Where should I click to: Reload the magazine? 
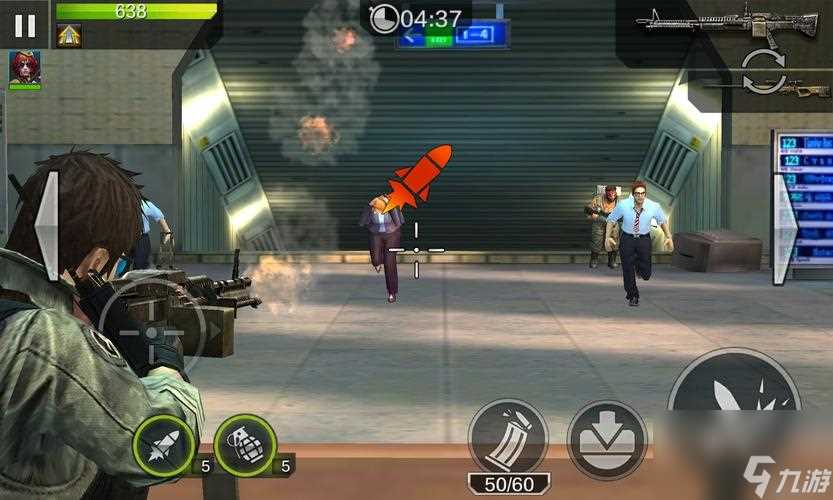click(x=508, y=438)
